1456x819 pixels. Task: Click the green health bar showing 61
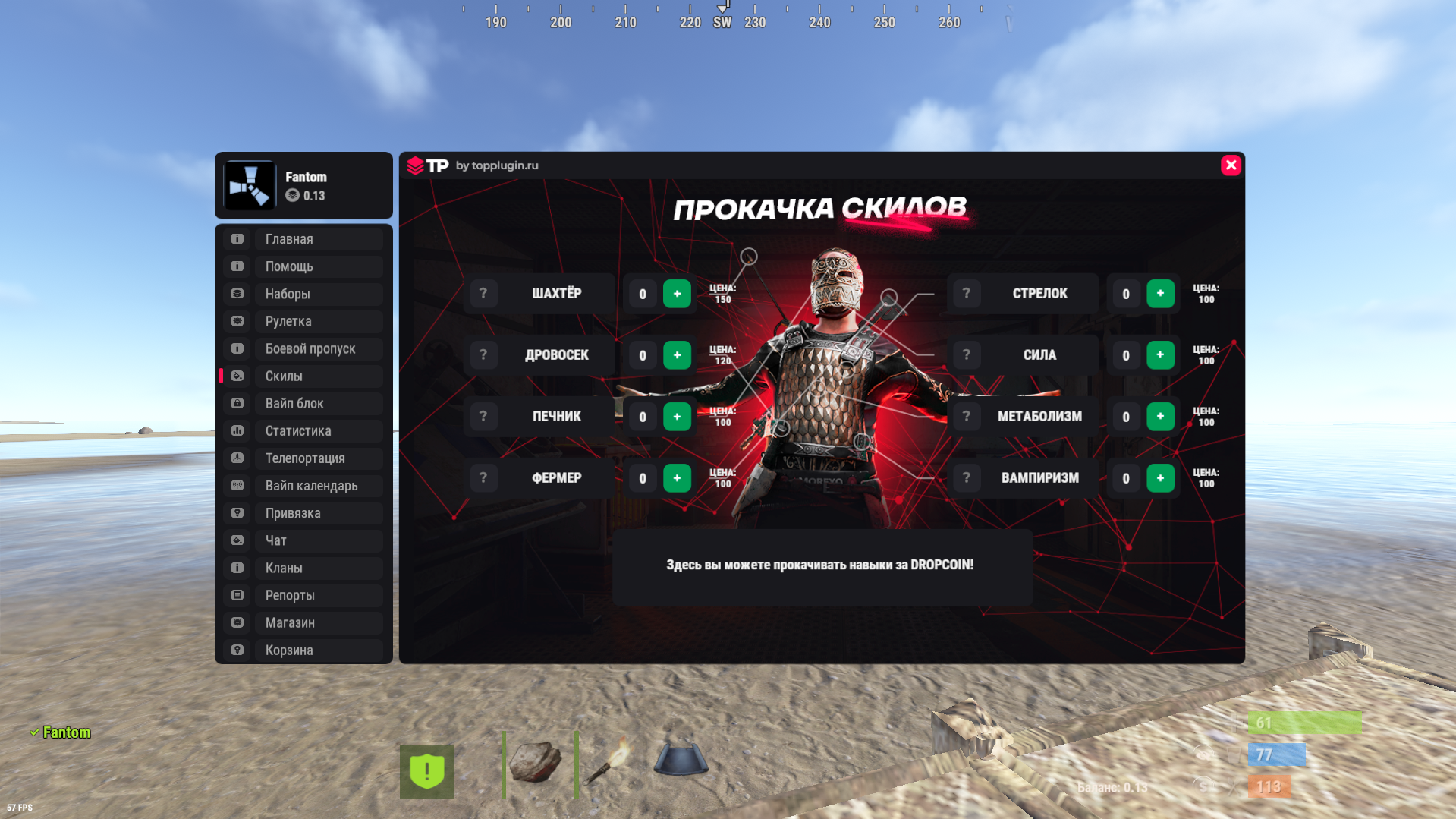click(x=1304, y=723)
